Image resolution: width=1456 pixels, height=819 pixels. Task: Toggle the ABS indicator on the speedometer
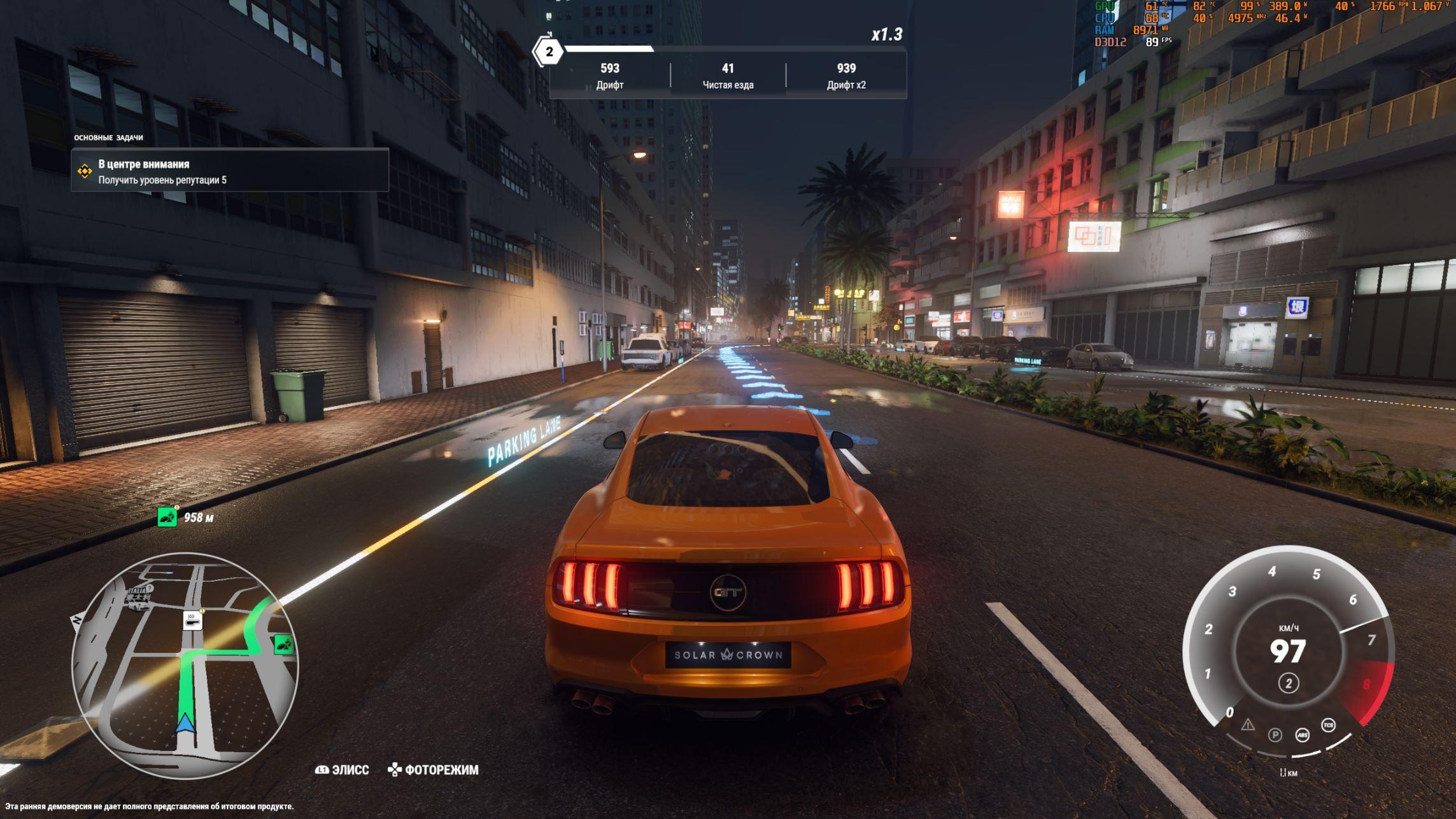point(1302,735)
